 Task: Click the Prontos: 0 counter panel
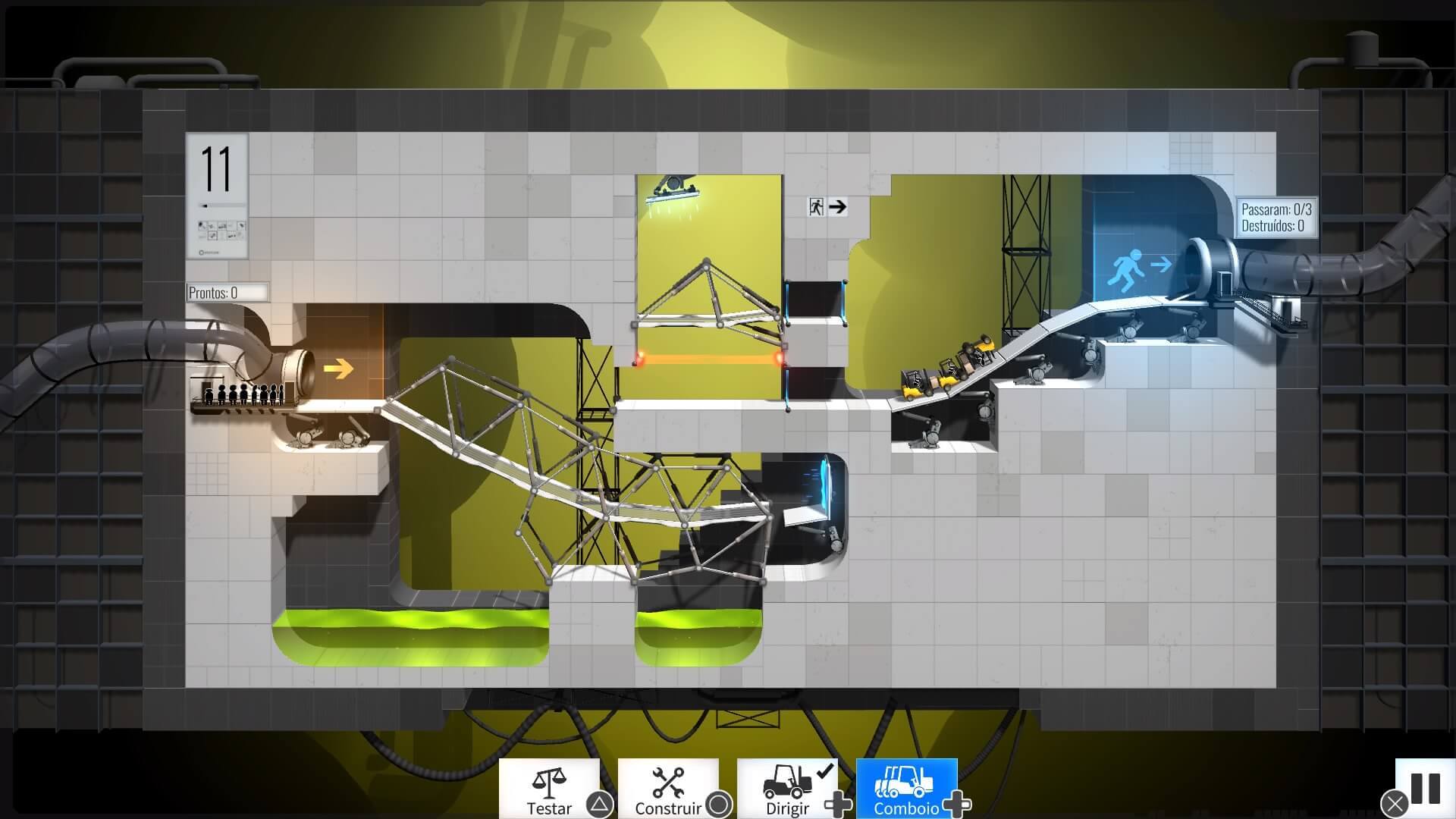click(x=227, y=291)
